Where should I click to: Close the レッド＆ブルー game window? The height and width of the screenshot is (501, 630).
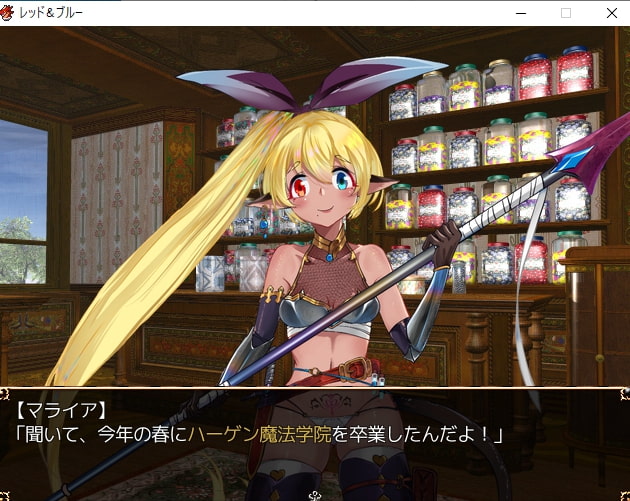[611, 13]
